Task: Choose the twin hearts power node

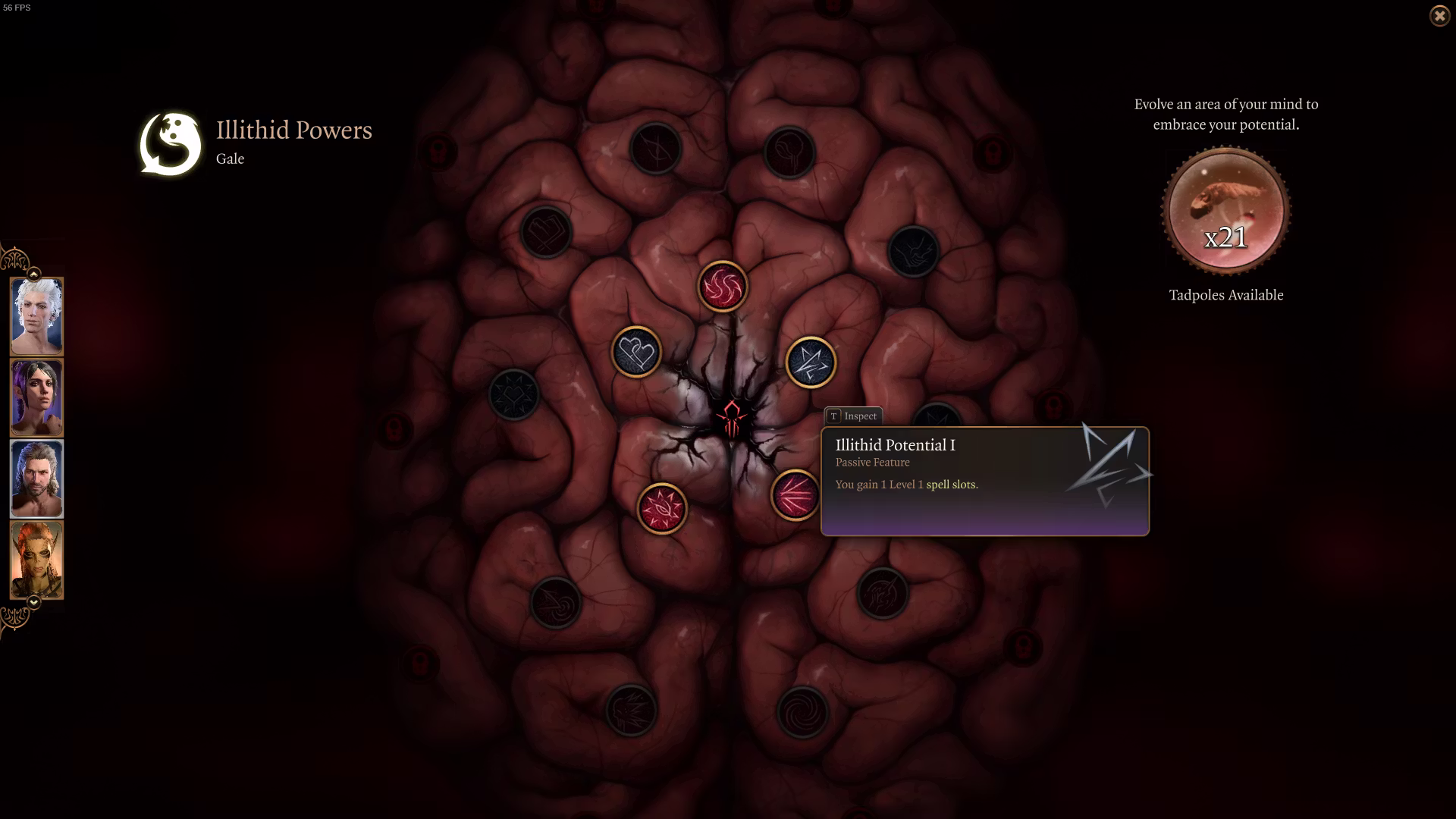Action: tap(636, 352)
